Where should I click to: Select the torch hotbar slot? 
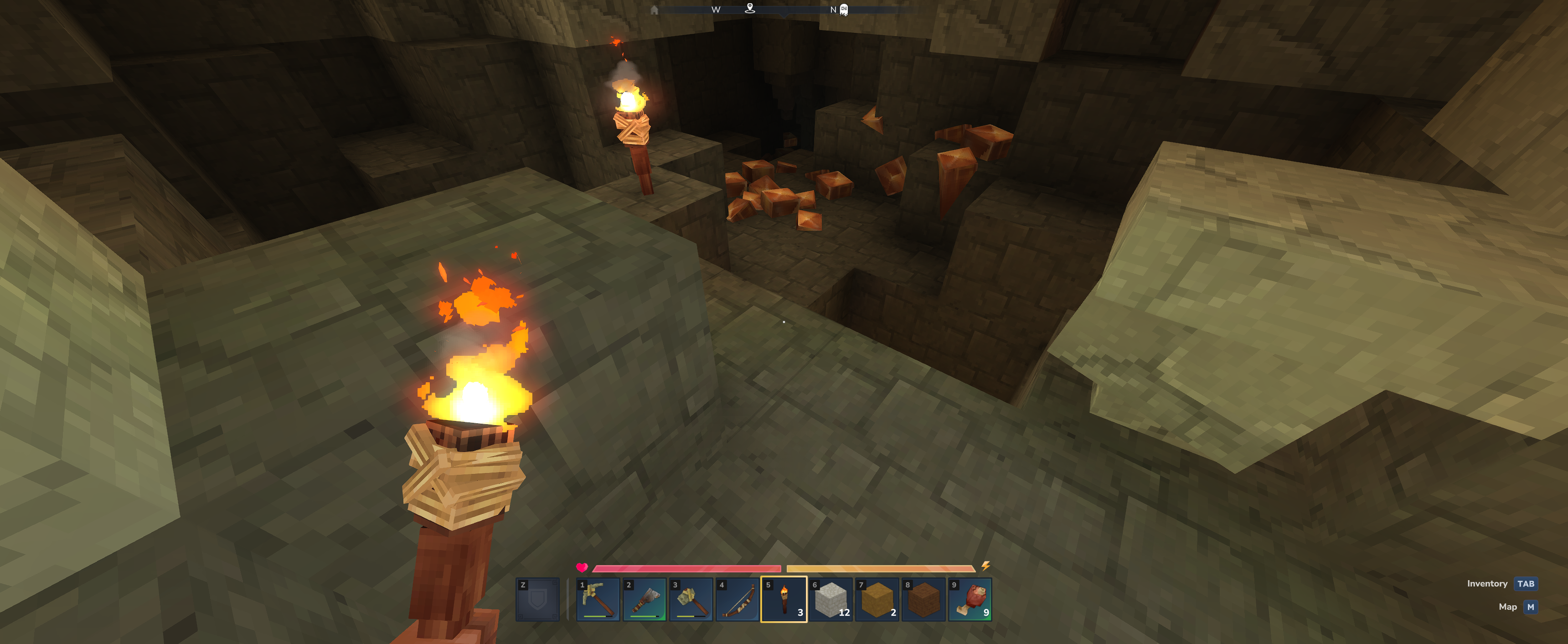(784, 599)
